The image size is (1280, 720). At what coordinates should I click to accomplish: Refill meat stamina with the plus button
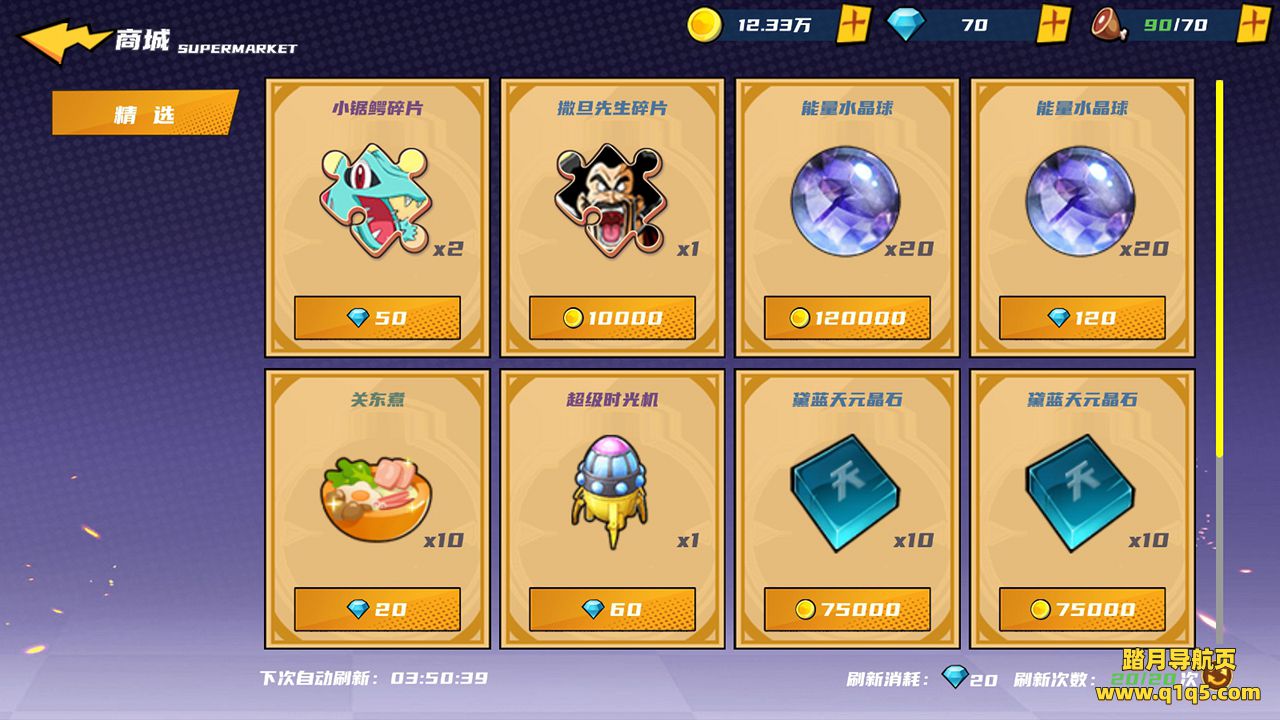click(x=1253, y=24)
